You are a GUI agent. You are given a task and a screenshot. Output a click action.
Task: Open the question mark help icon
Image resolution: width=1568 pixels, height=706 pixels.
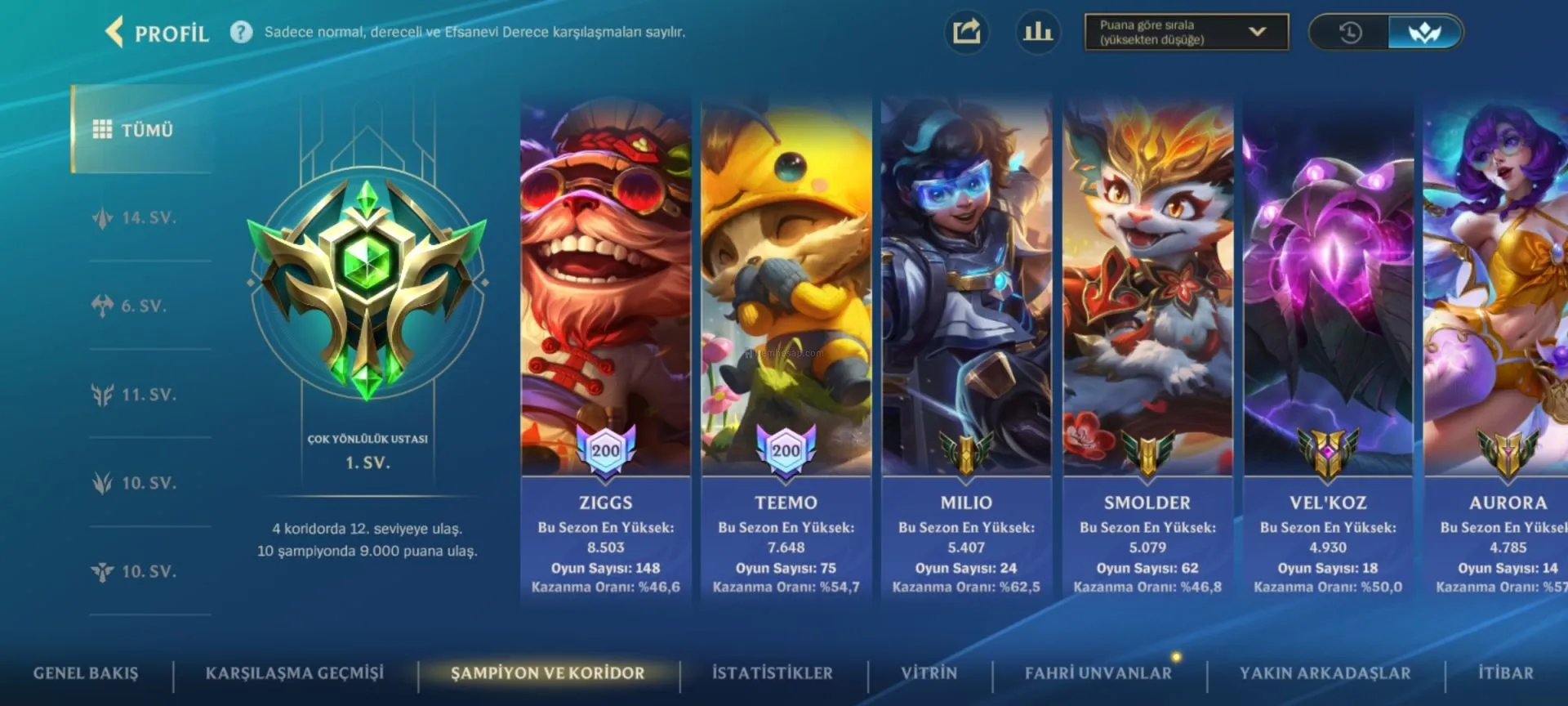click(241, 33)
